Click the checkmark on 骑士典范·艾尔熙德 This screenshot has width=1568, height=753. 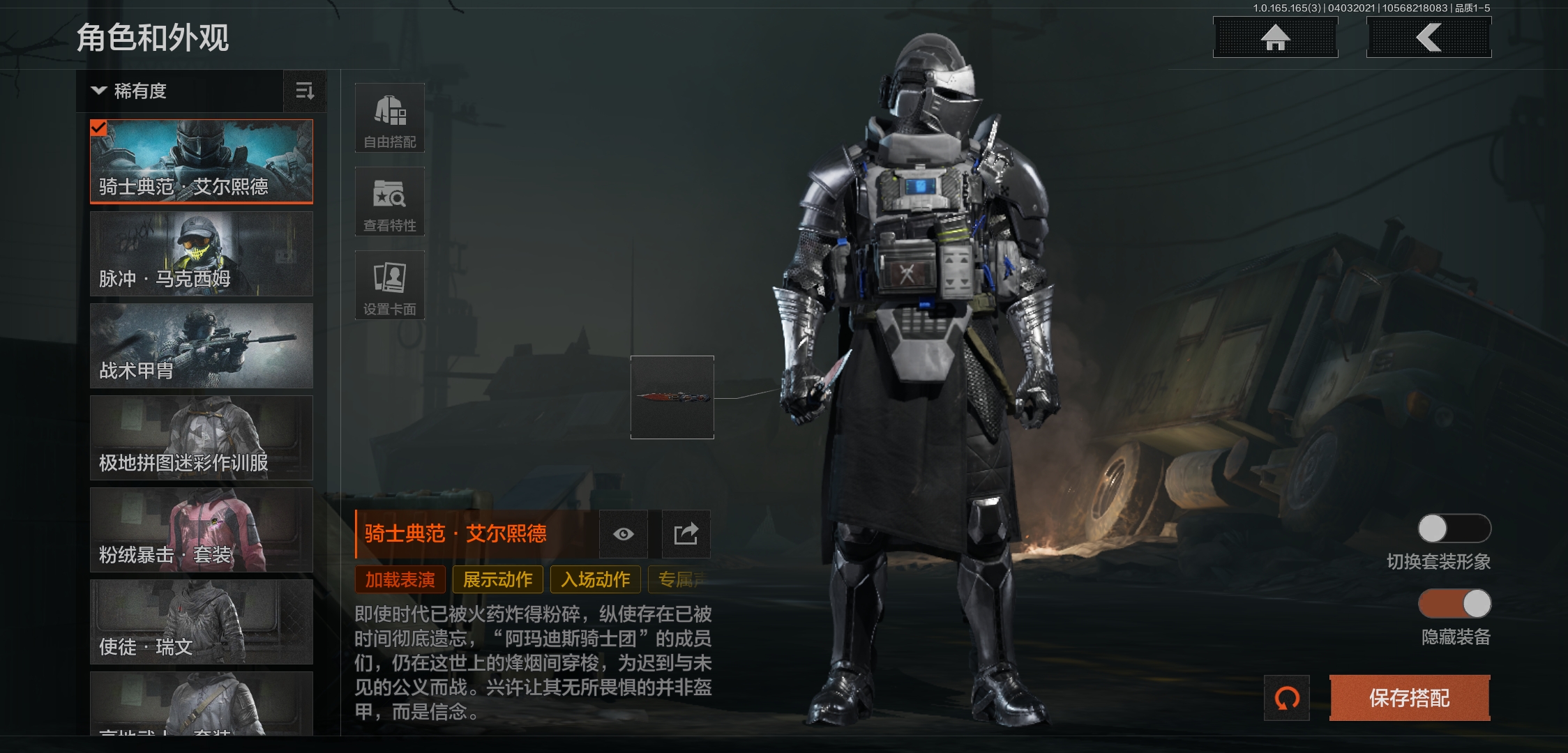(x=99, y=128)
